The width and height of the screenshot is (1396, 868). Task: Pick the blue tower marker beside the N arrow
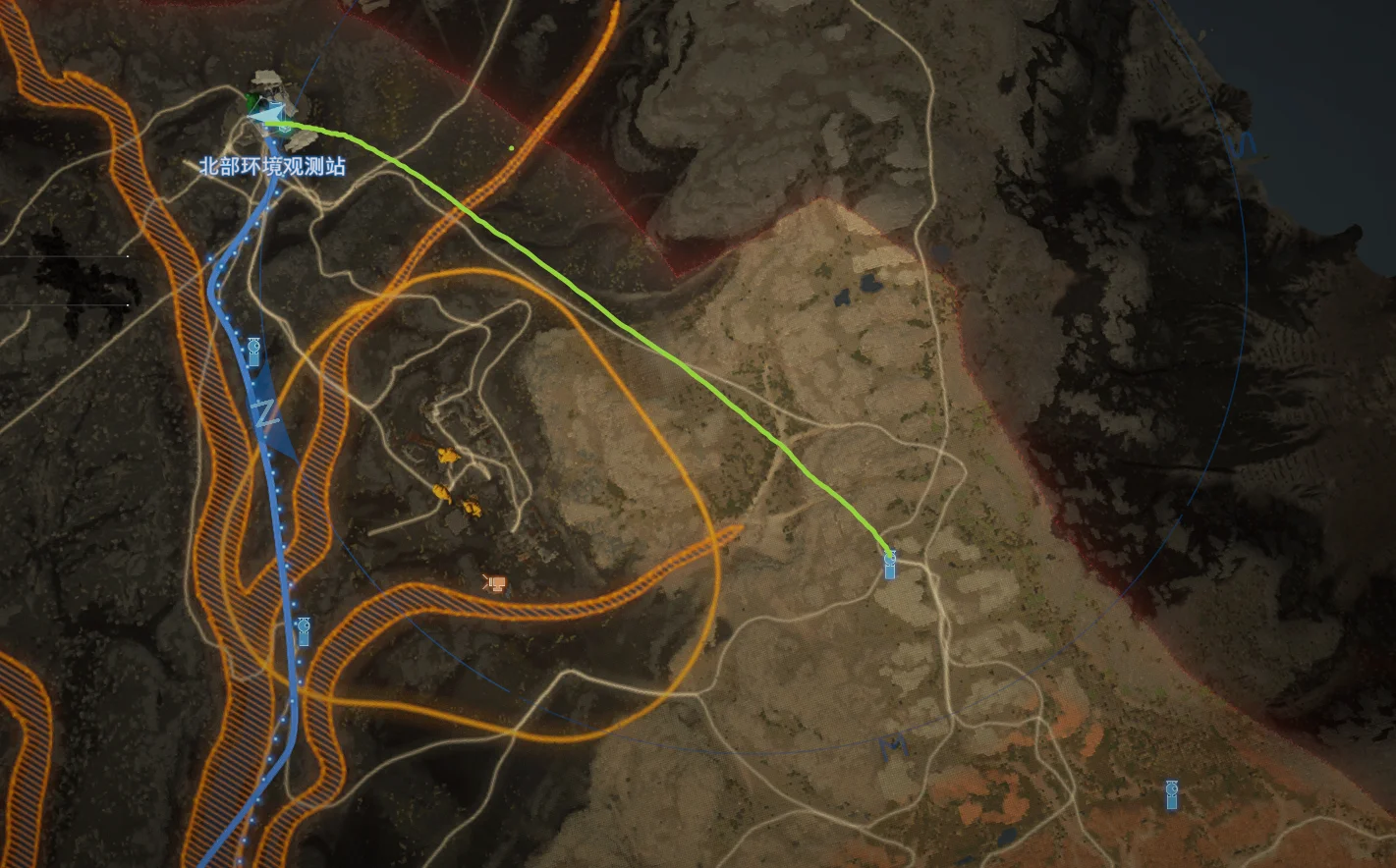[x=253, y=351]
